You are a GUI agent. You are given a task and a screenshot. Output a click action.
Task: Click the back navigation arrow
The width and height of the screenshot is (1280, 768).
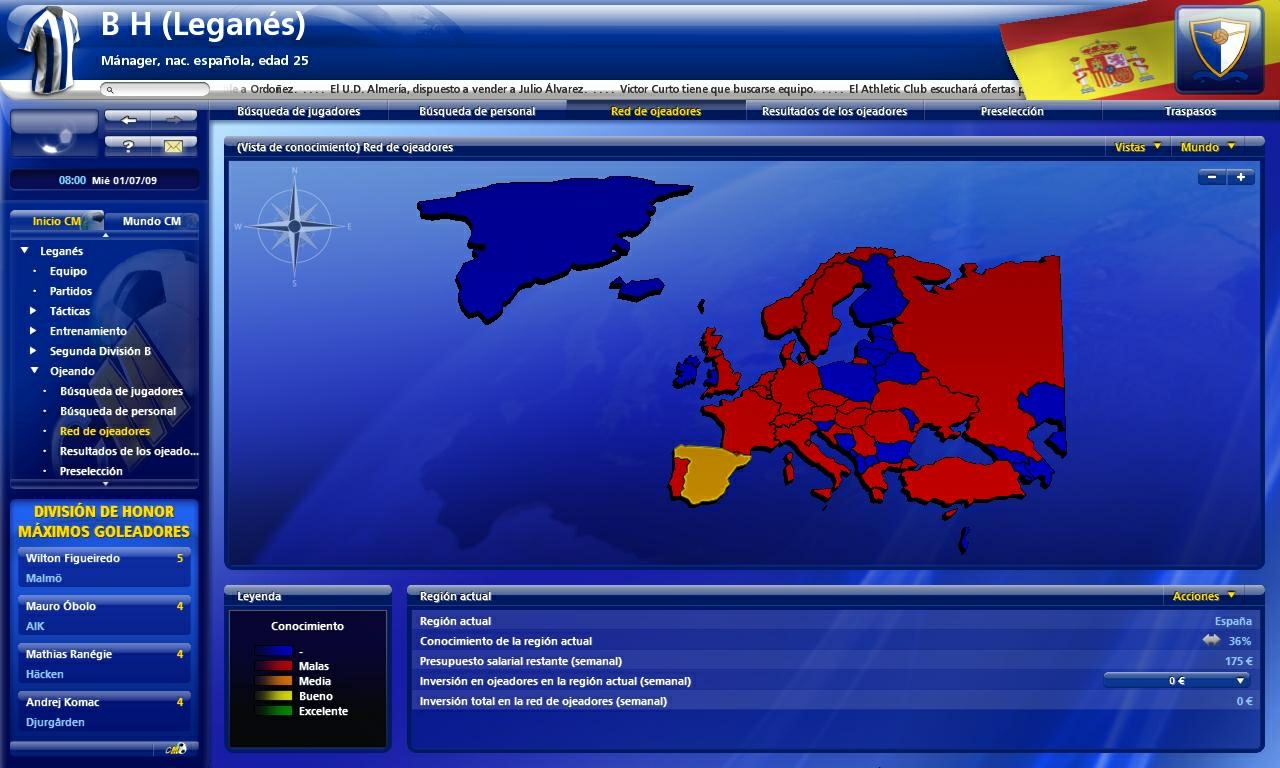pyautogui.click(x=127, y=119)
